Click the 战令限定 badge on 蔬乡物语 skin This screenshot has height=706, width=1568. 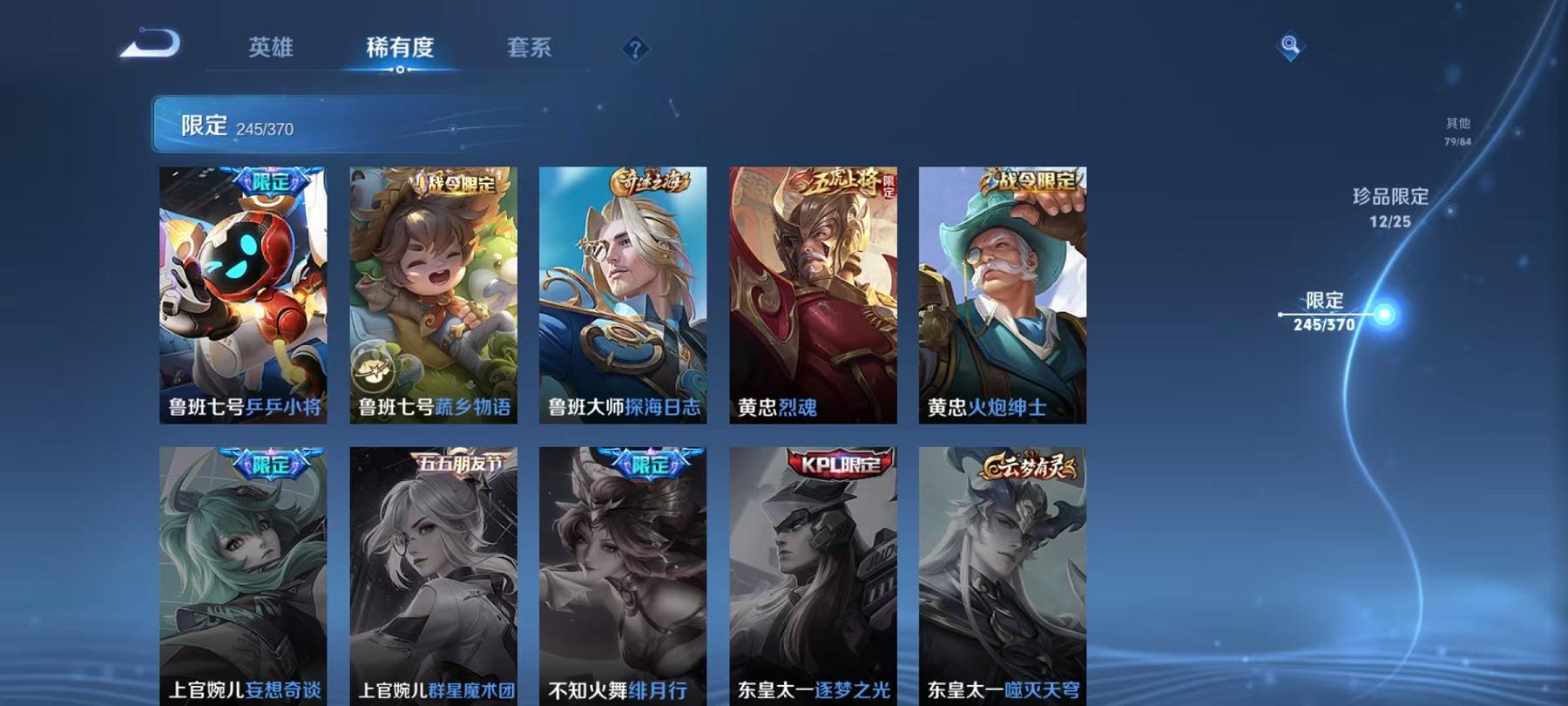(x=456, y=184)
